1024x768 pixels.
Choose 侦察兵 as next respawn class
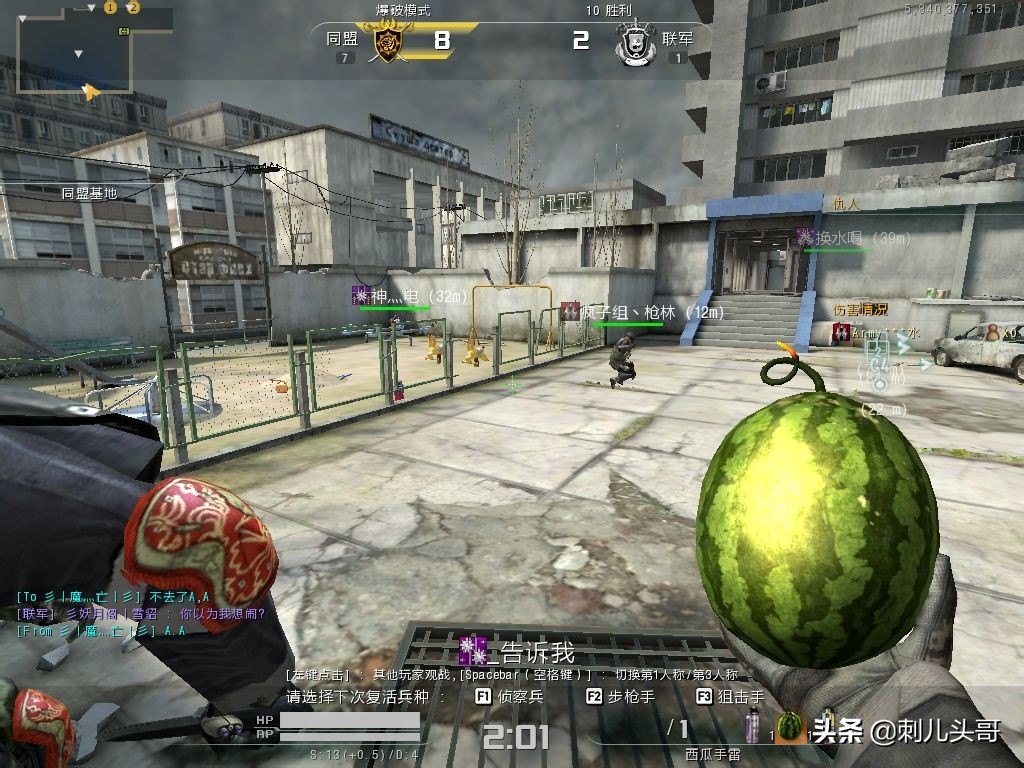tap(510, 697)
